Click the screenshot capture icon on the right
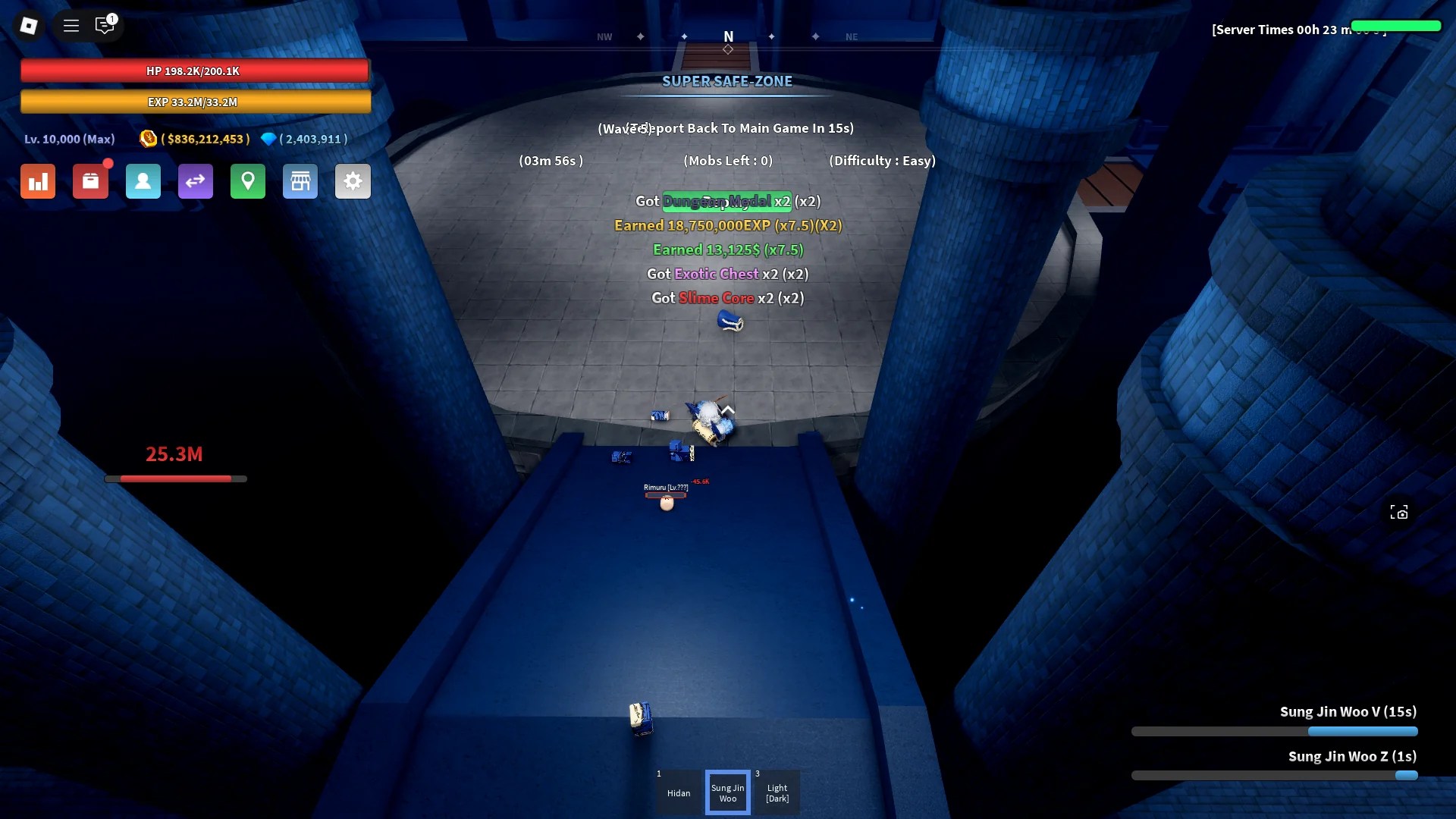Image resolution: width=1456 pixels, height=819 pixels. [1401, 512]
